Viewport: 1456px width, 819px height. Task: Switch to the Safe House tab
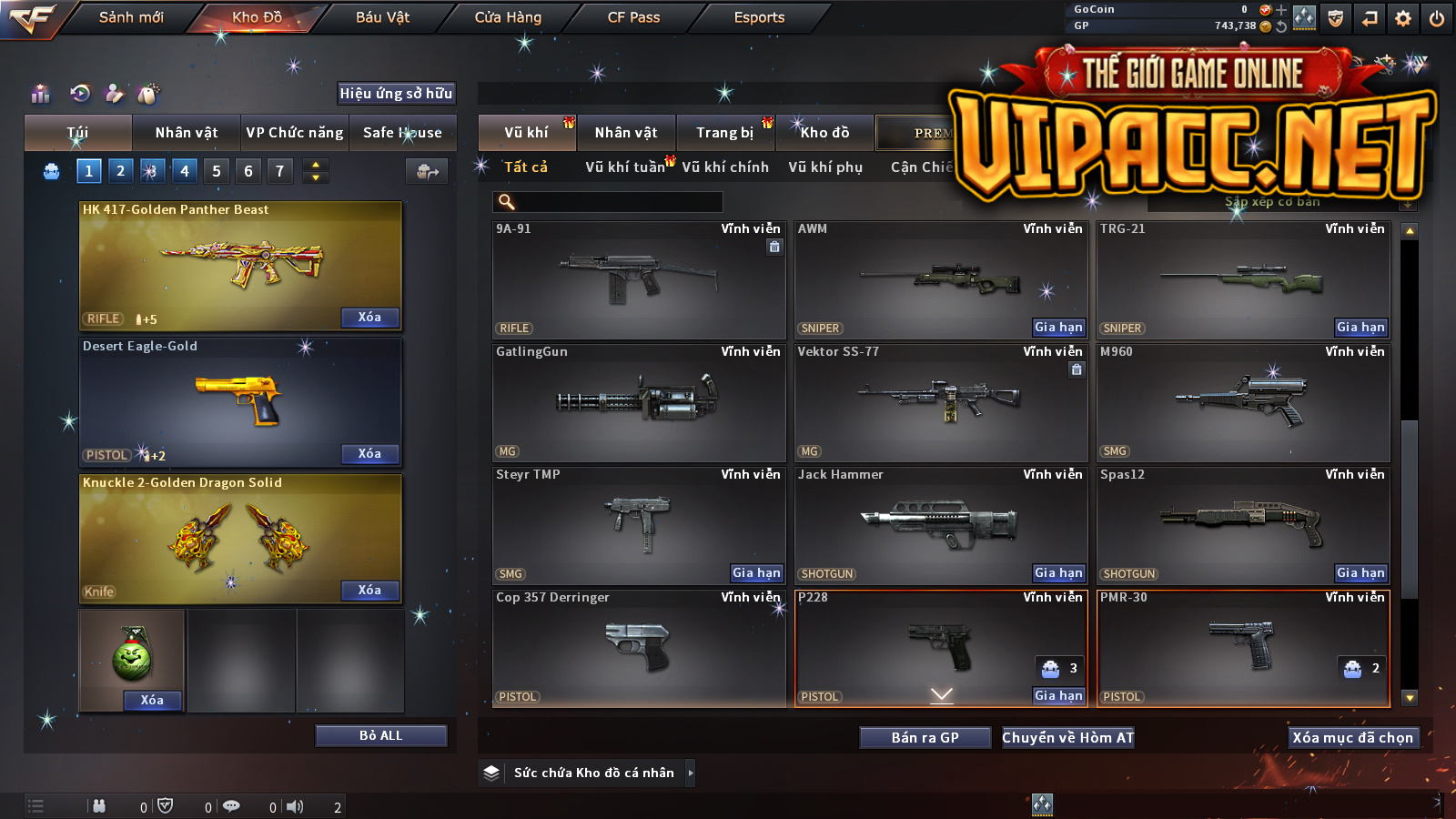402,133
